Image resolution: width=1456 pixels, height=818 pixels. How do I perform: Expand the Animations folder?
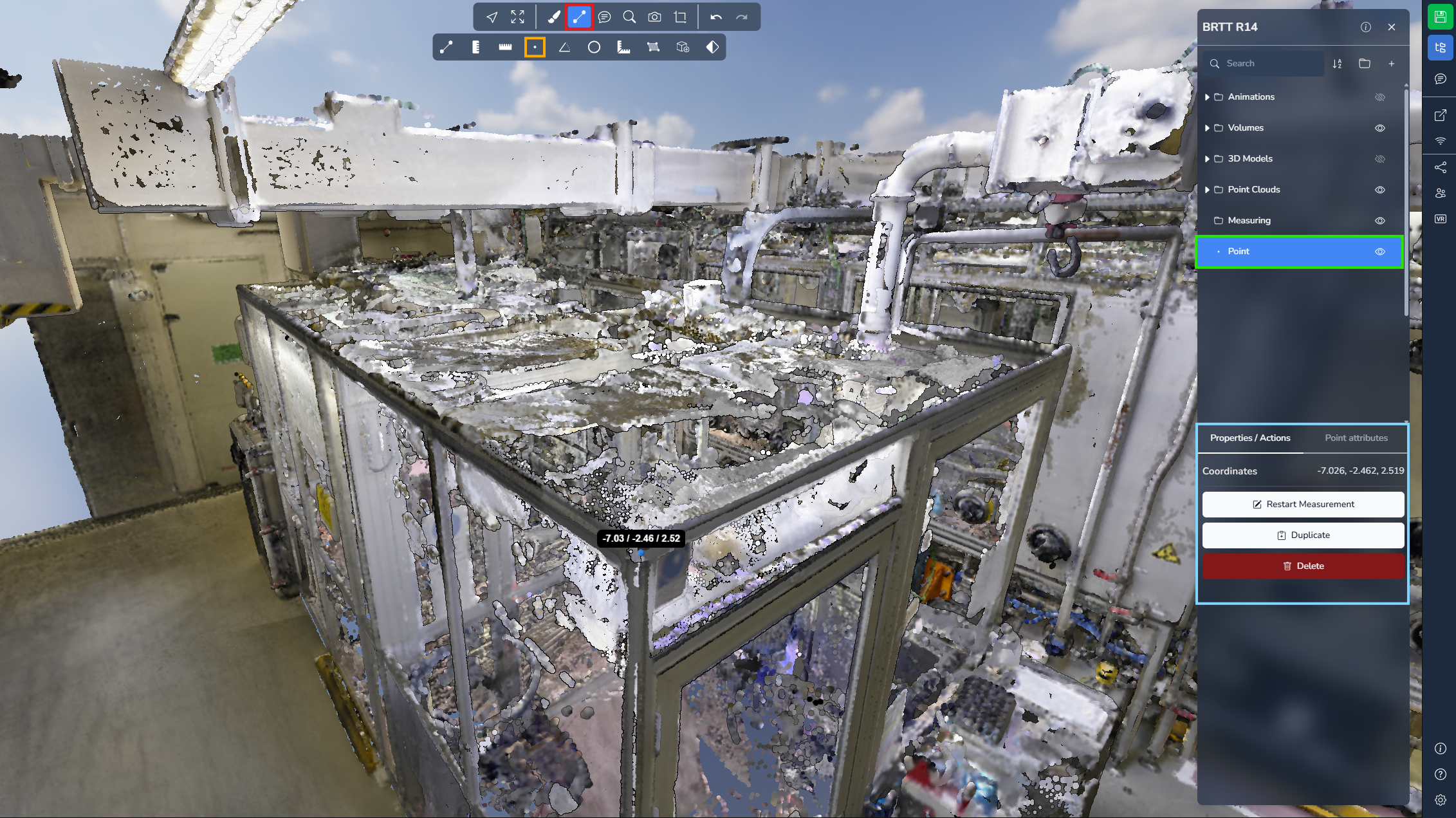pos(1207,97)
